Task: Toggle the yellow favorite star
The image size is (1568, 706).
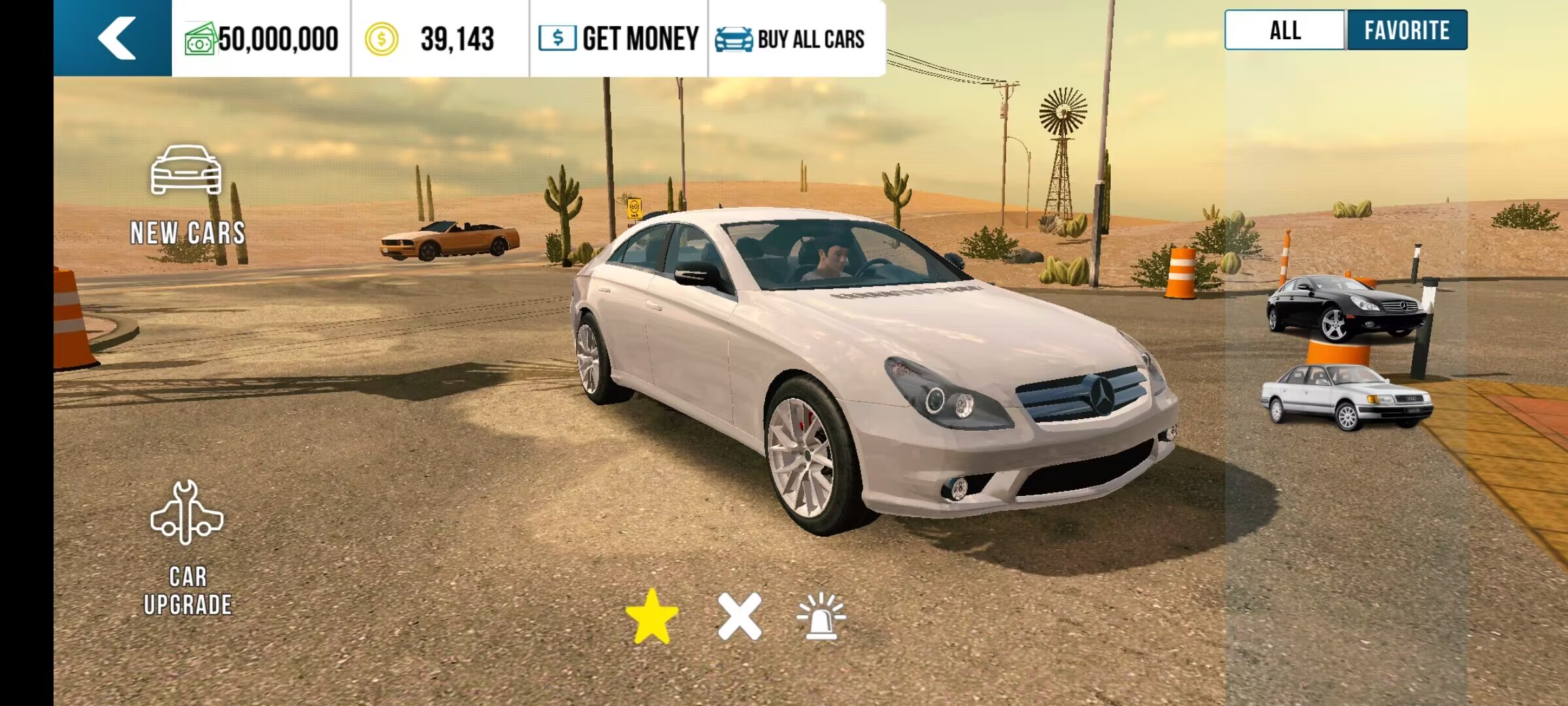Action: (x=651, y=616)
